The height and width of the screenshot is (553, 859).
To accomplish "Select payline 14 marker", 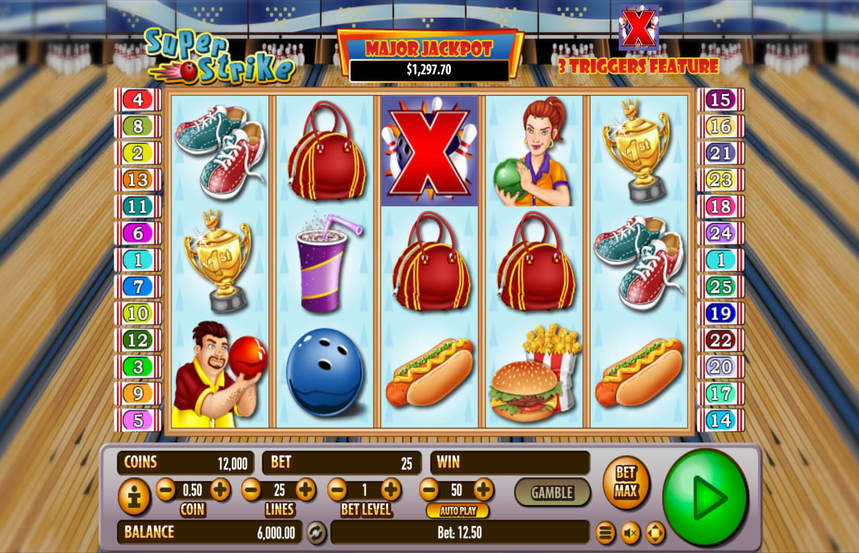I will coord(720,420).
